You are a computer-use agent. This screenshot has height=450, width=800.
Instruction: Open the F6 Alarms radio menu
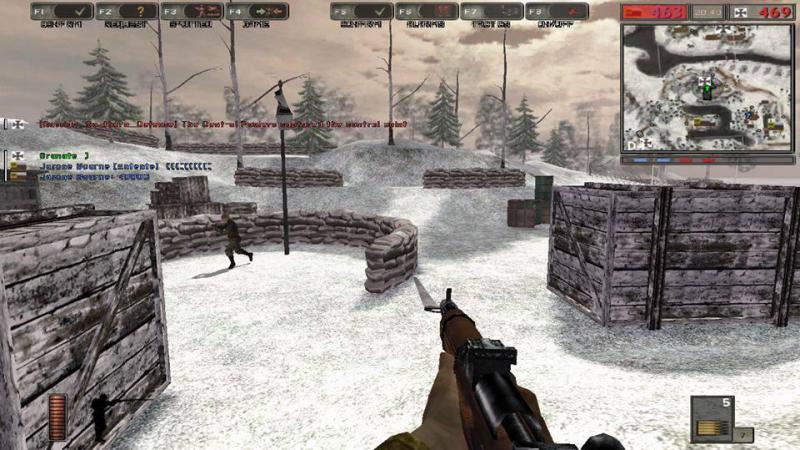426,11
